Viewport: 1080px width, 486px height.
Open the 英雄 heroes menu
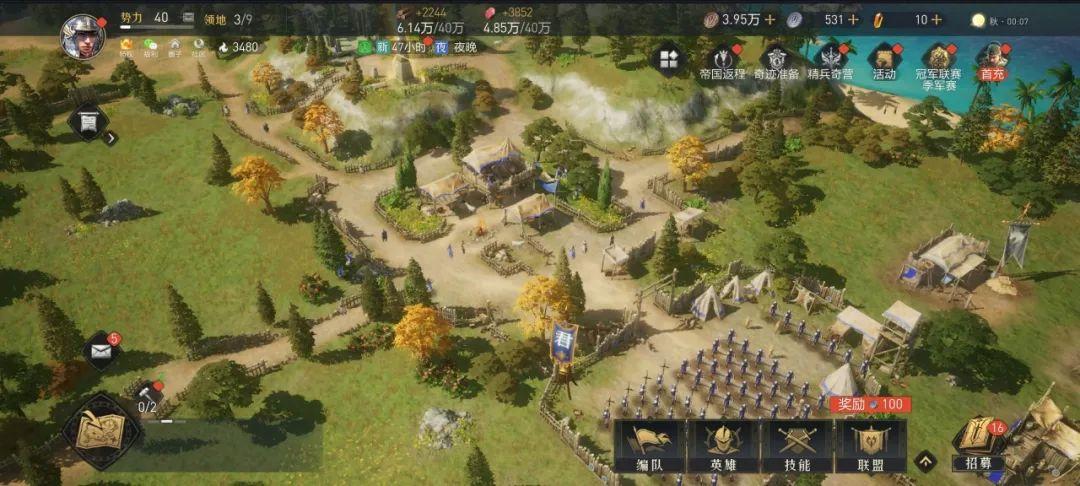click(x=723, y=445)
